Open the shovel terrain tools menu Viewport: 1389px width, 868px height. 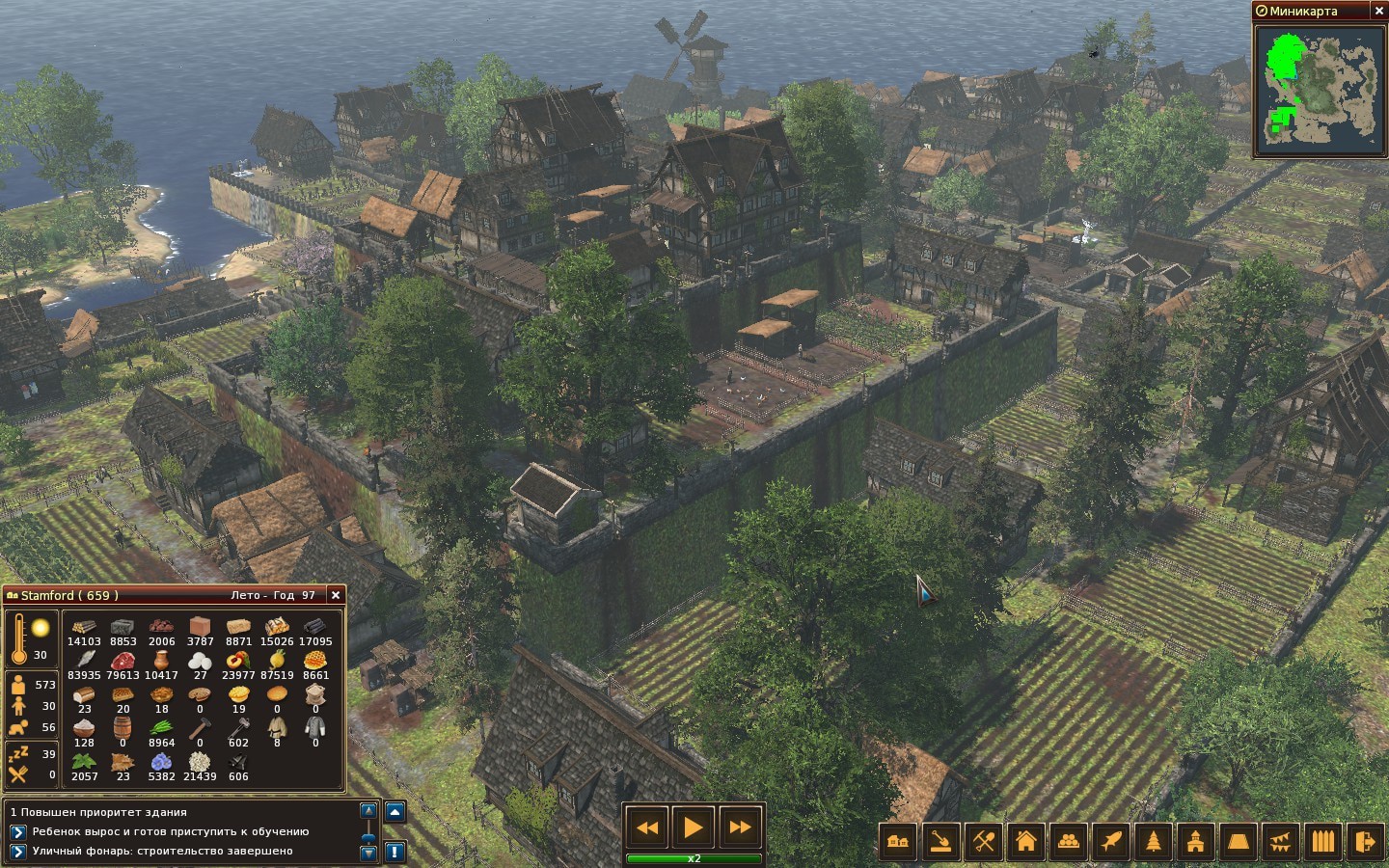coord(941,842)
